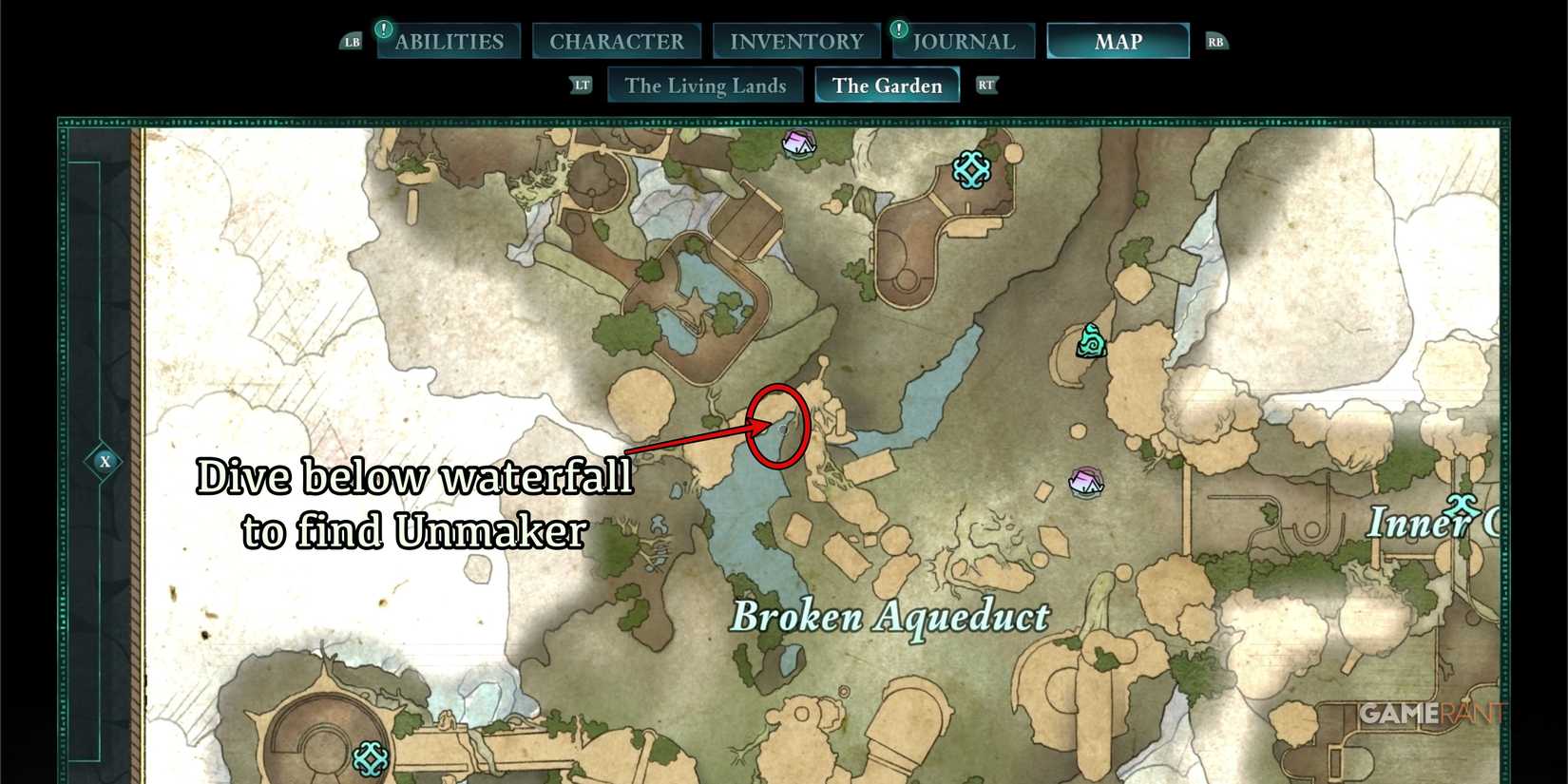Open the CHARACTER tab

tap(617, 41)
